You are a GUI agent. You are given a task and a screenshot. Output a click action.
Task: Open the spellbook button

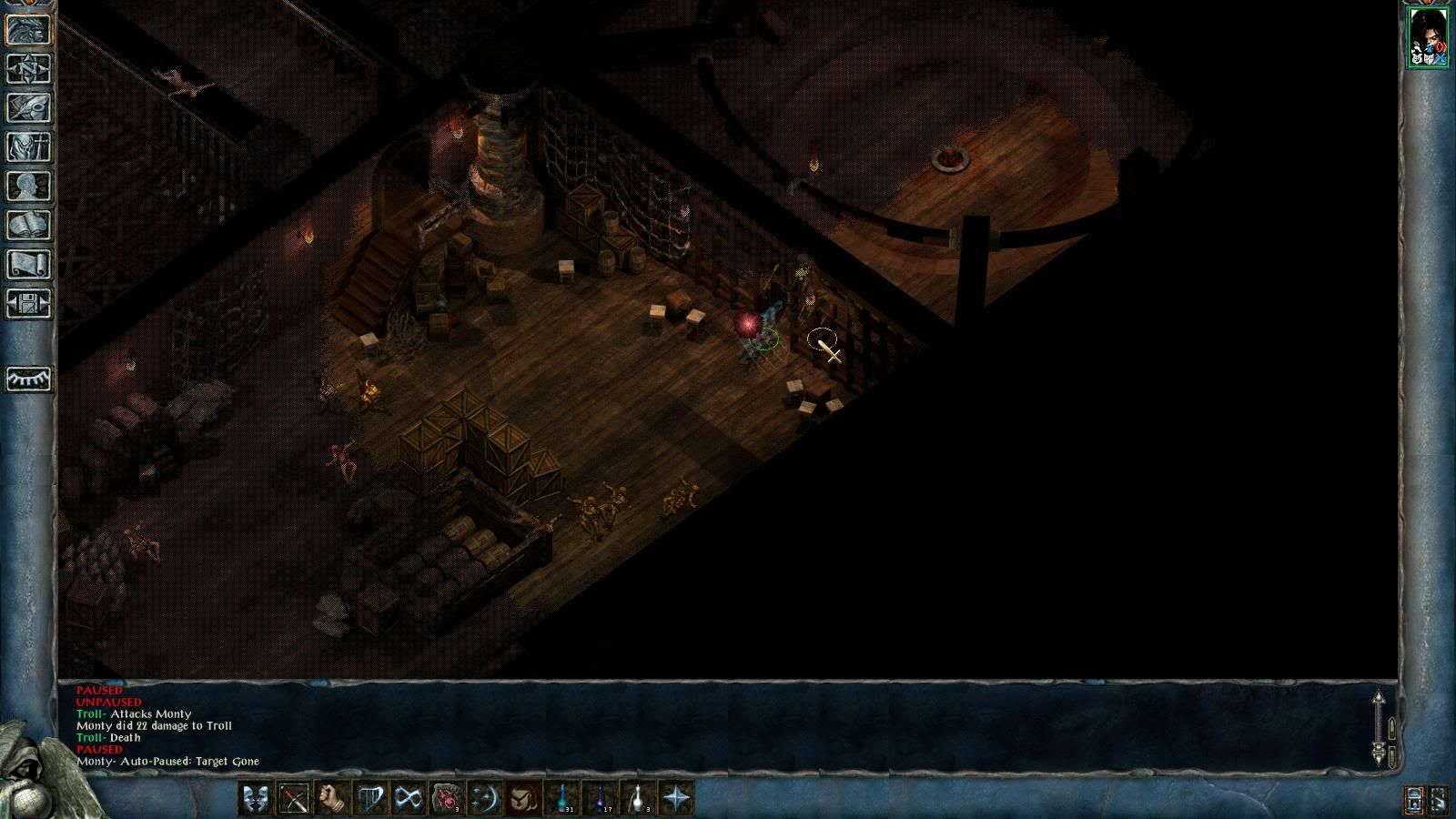pyautogui.click(x=29, y=226)
